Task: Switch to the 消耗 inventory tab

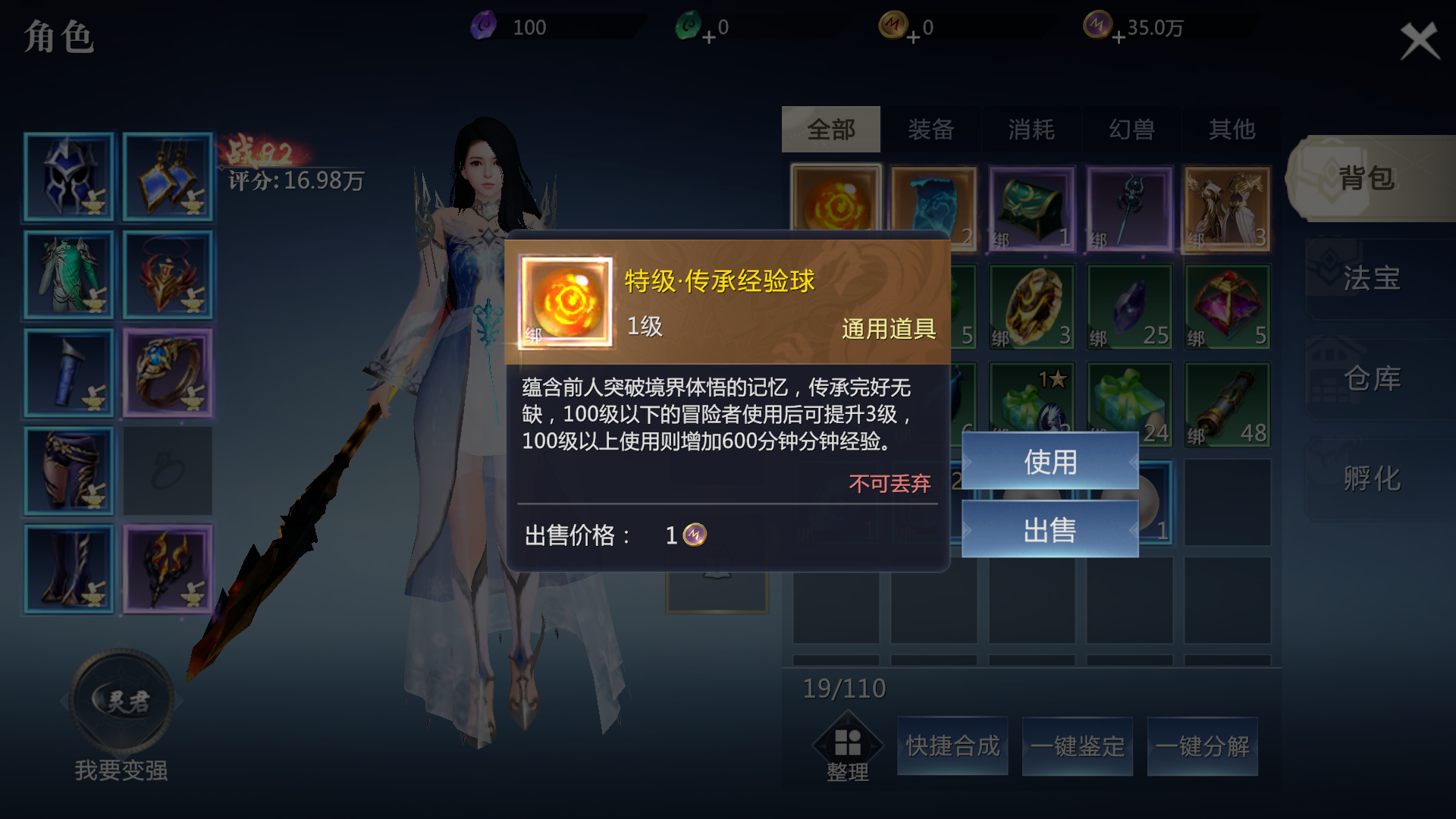Action: point(1031,129)
